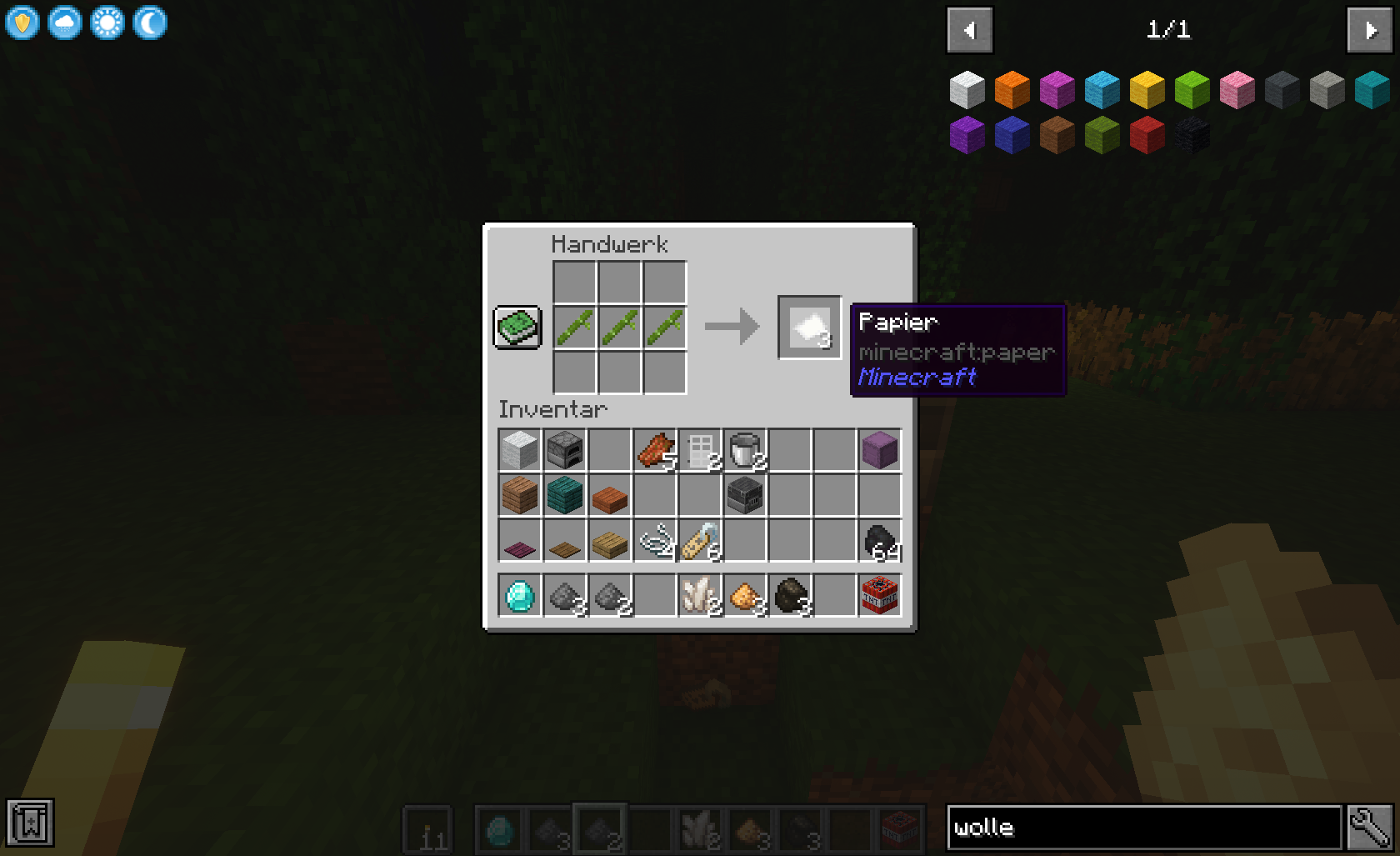Image resolution: width=1400 pixels, height=856 pixels.
Task: Toggle the coal stack of 64 in inventory
Action: [x=879, y=540]
